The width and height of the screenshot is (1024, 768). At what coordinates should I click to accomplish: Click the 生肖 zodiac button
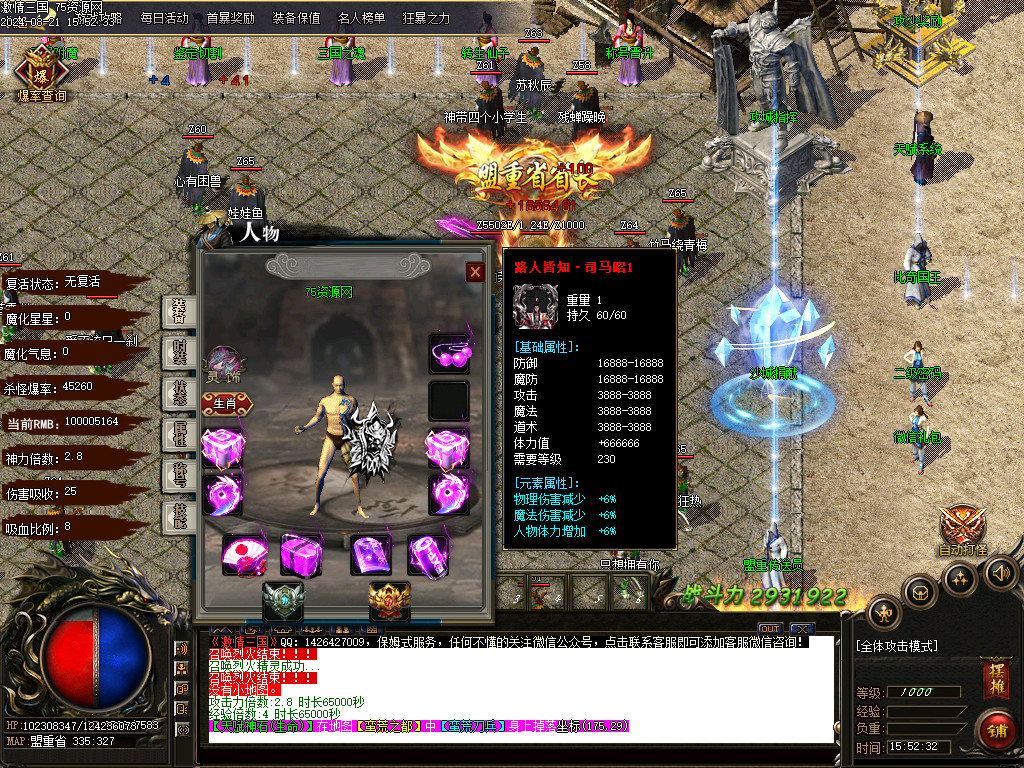[226, 403]
